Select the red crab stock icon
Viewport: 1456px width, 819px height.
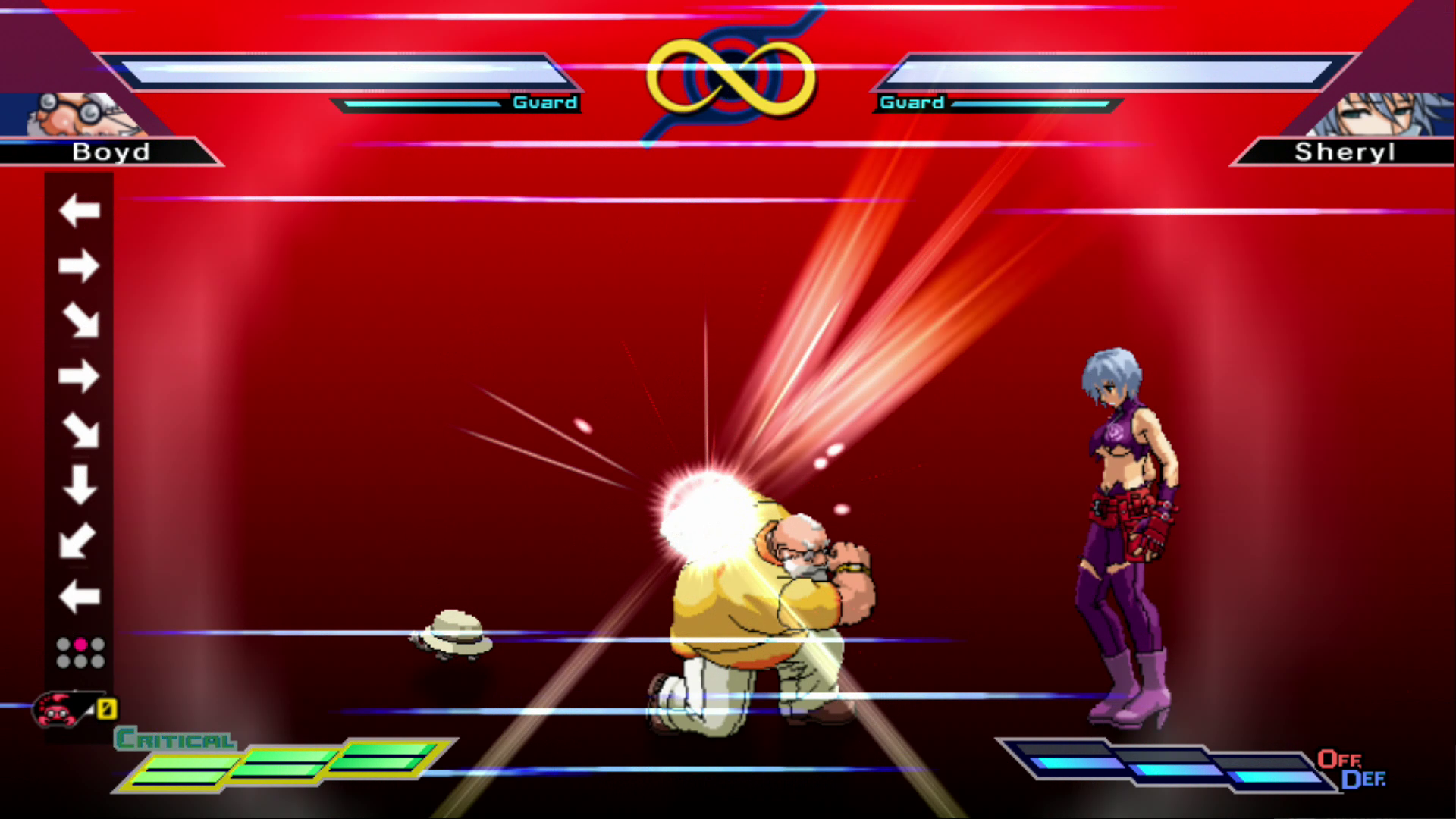click(56, 711)
